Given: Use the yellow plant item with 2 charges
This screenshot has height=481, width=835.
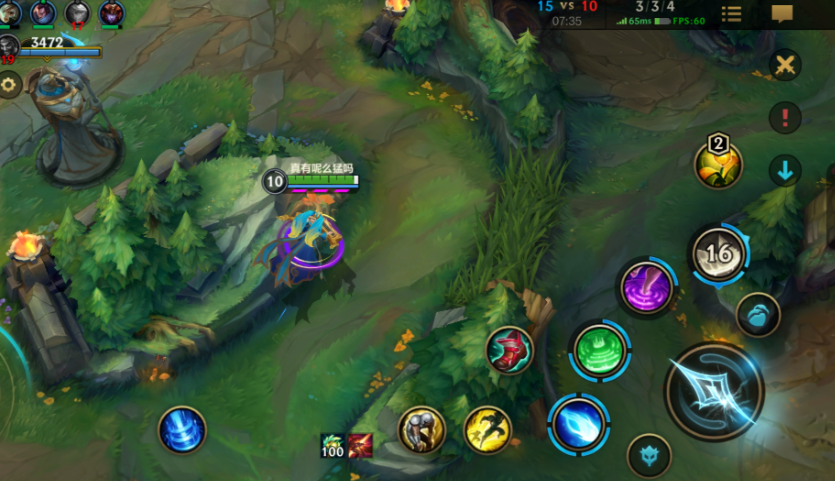Looking at the screenshot, I should (x=718, y=165).
